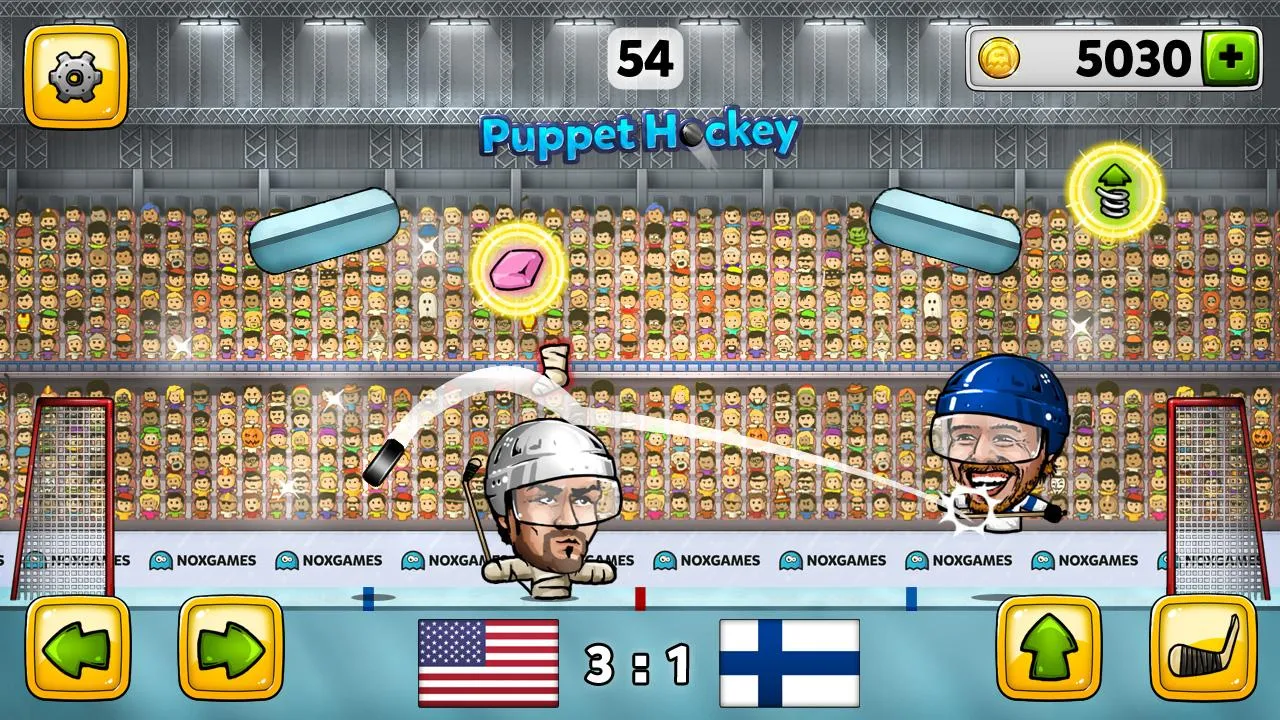Tap the Puppet Hockey title logo
This screenshot has width=1280, height=720.
(x=640, y=131)
